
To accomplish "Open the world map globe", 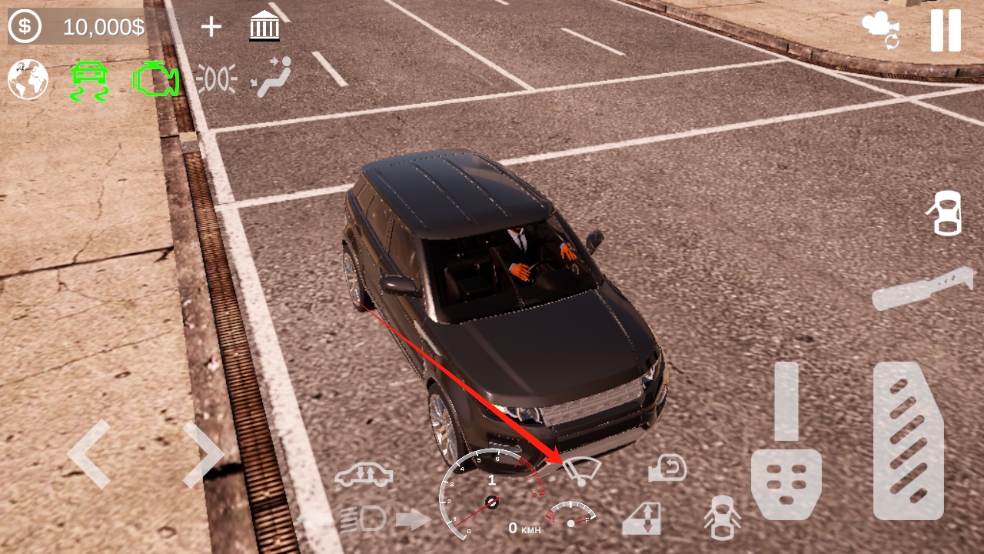I will (28, 79).
